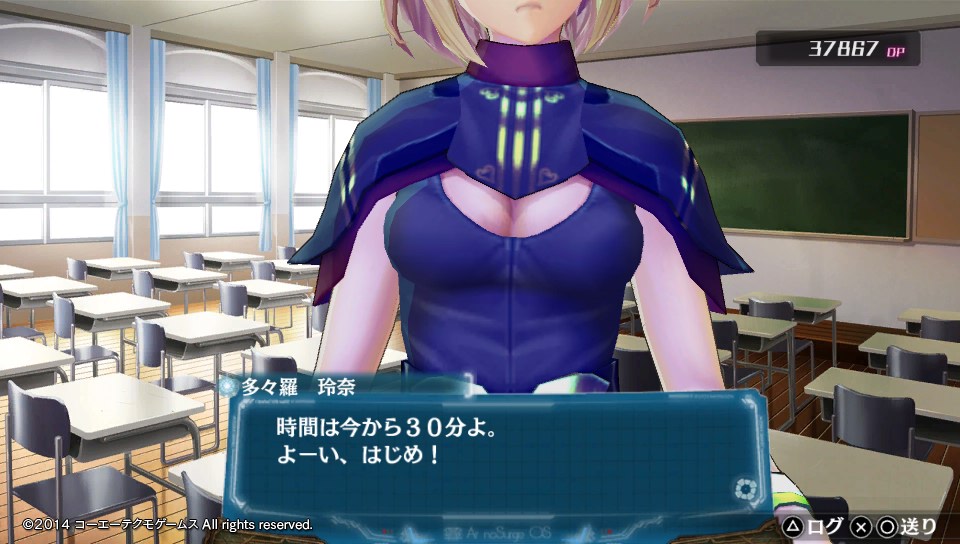Screen dimensions: 960x544
Task: Click the gear-shaped advance icon in the dialogue box
Action: coord(744,489)
